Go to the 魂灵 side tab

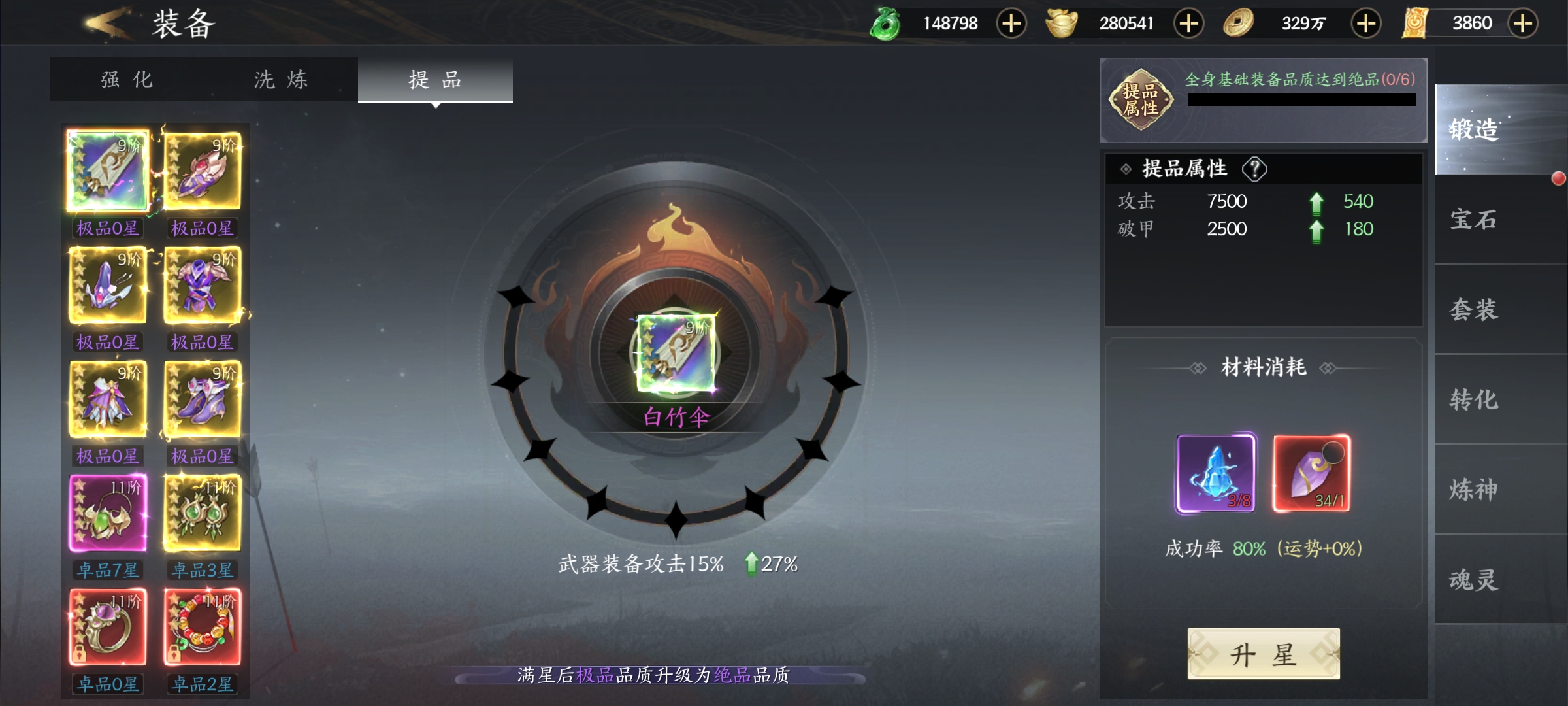tap(1474, 580)
